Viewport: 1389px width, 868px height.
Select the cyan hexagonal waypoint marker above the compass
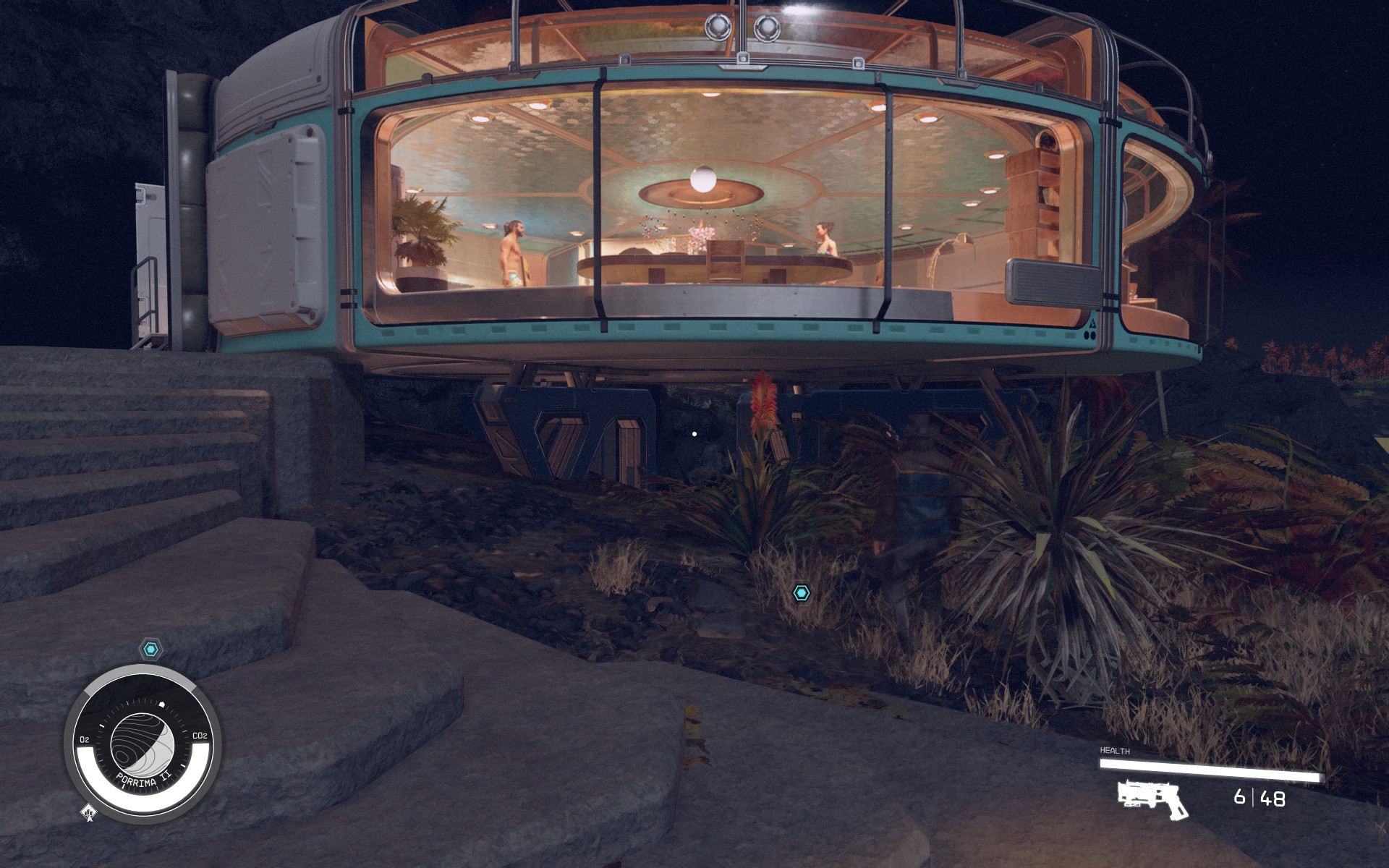[x=150, y=648]
